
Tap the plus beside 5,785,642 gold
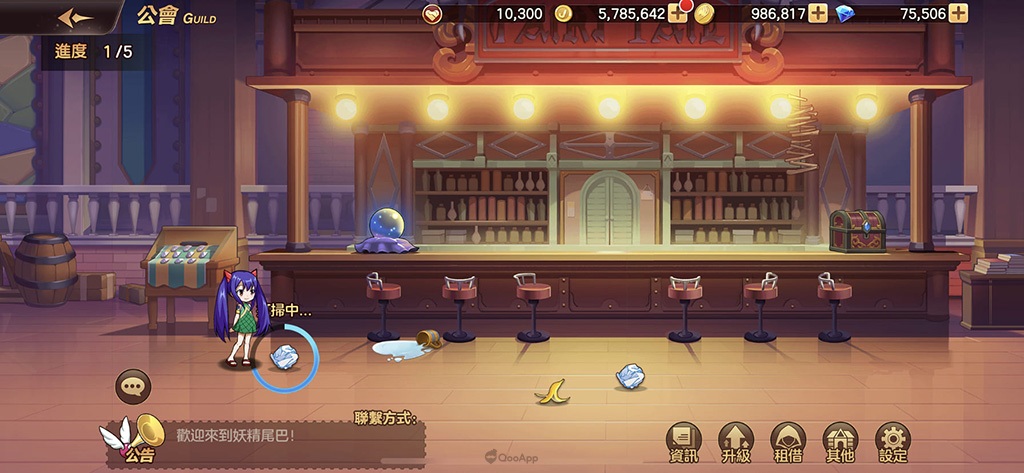[678, 13]
